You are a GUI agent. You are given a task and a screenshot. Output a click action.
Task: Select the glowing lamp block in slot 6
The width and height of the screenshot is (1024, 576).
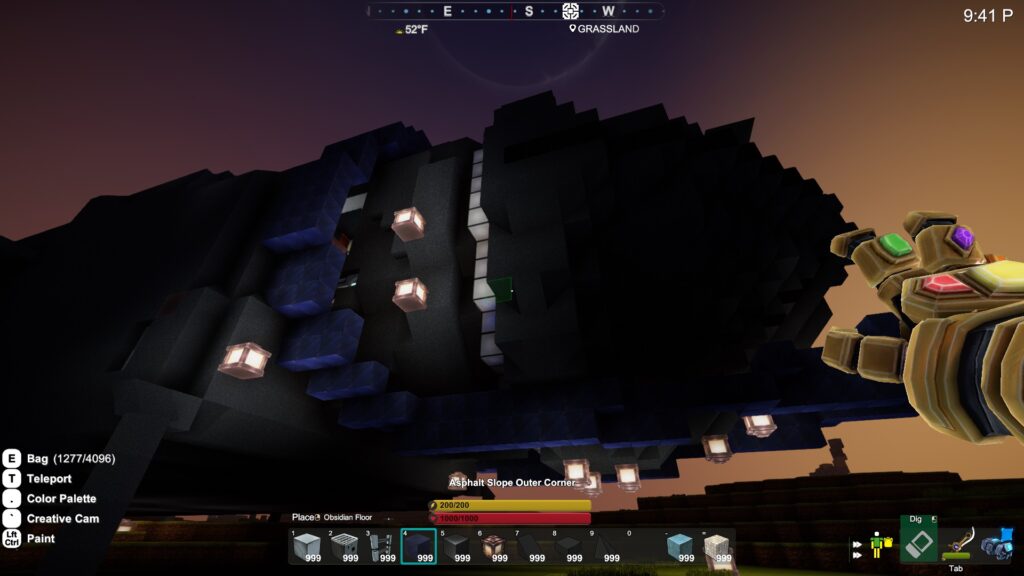click(x=493, y=546)
